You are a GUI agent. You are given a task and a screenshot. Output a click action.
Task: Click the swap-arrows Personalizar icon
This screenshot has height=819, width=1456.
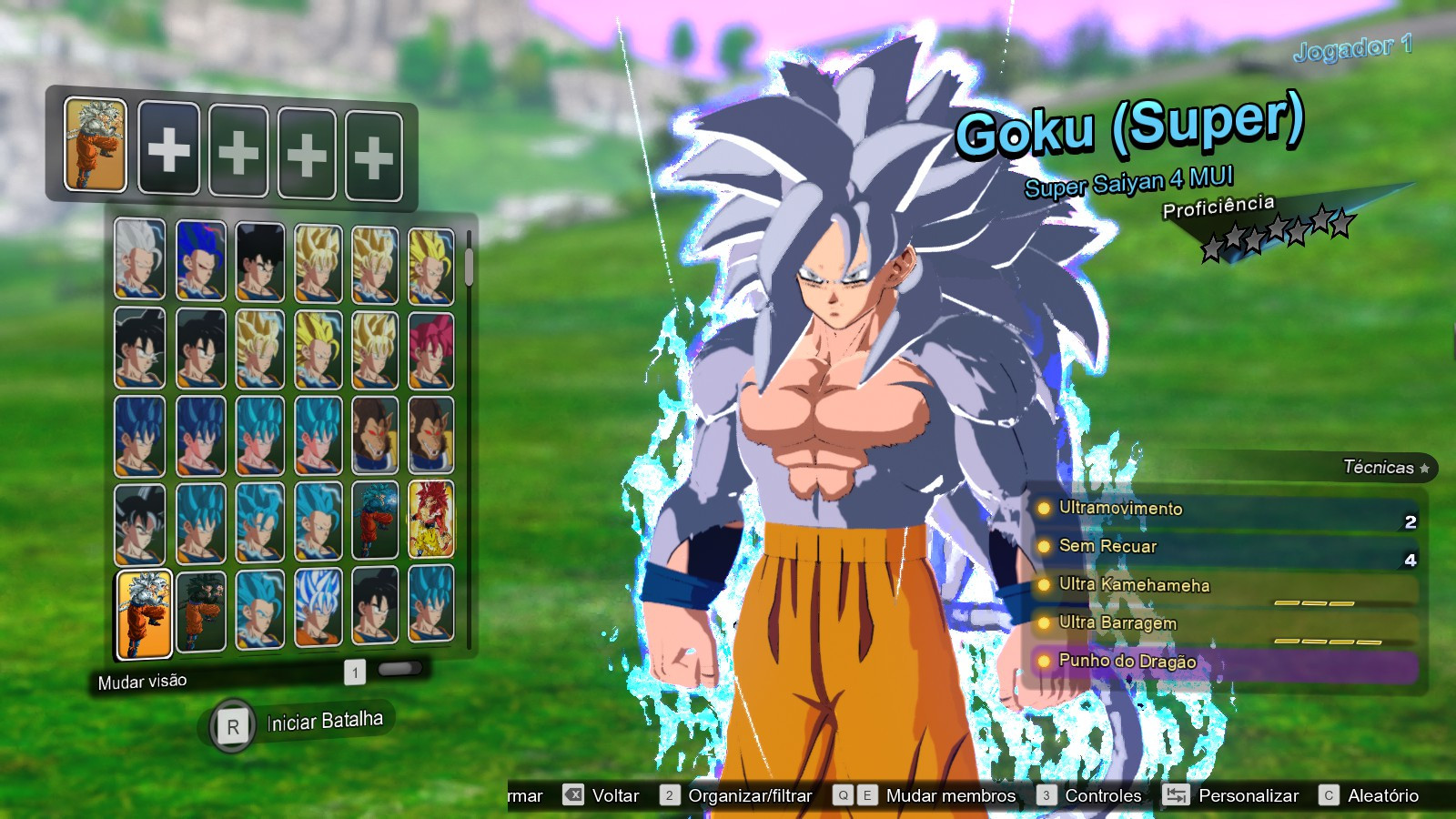point(1176,794)
